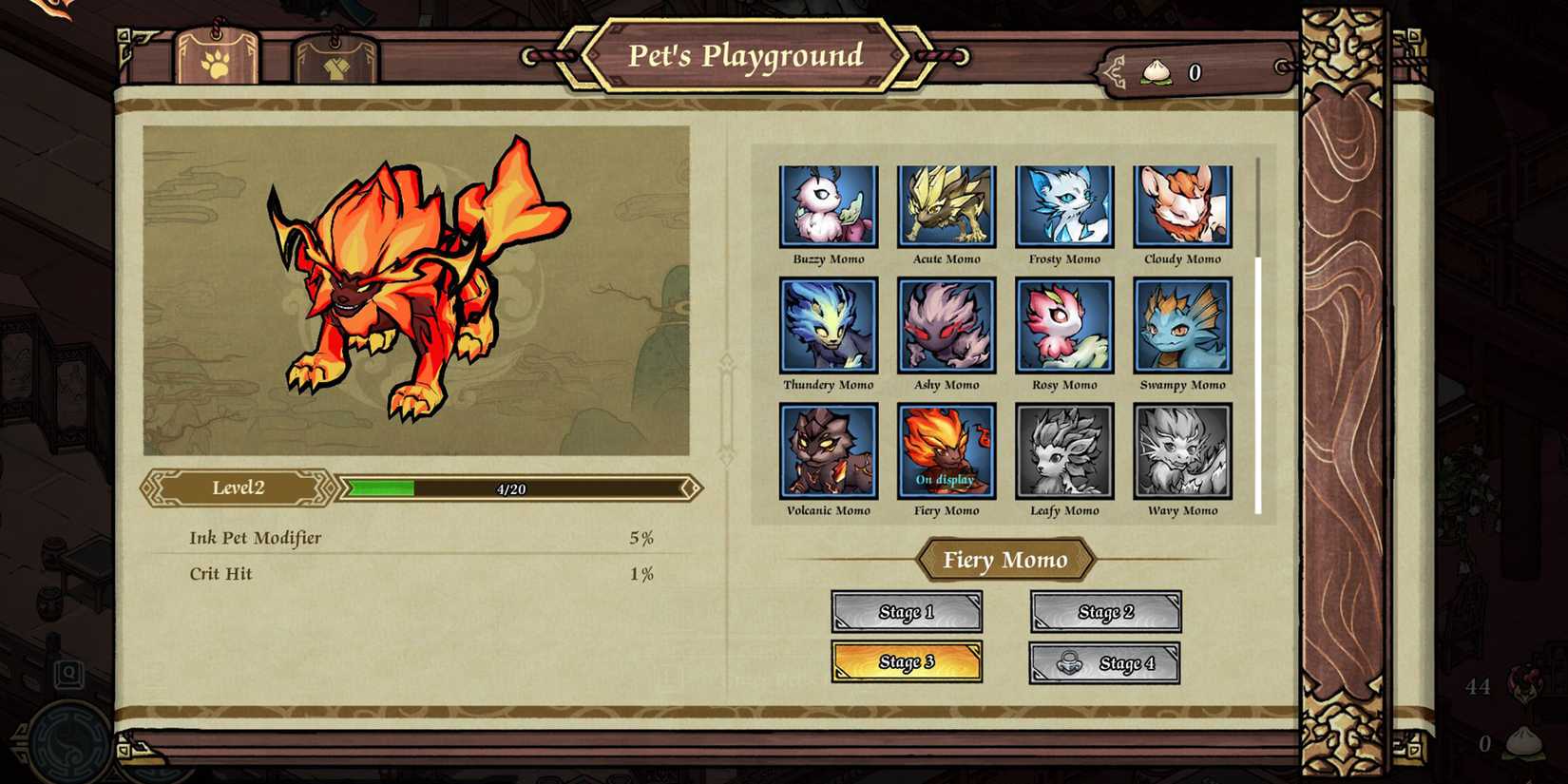The height and width of the screenshot is (784, 1568).
Task: Select the Frosty Momo pet portrait
Action: click(x=1064, y=205)
